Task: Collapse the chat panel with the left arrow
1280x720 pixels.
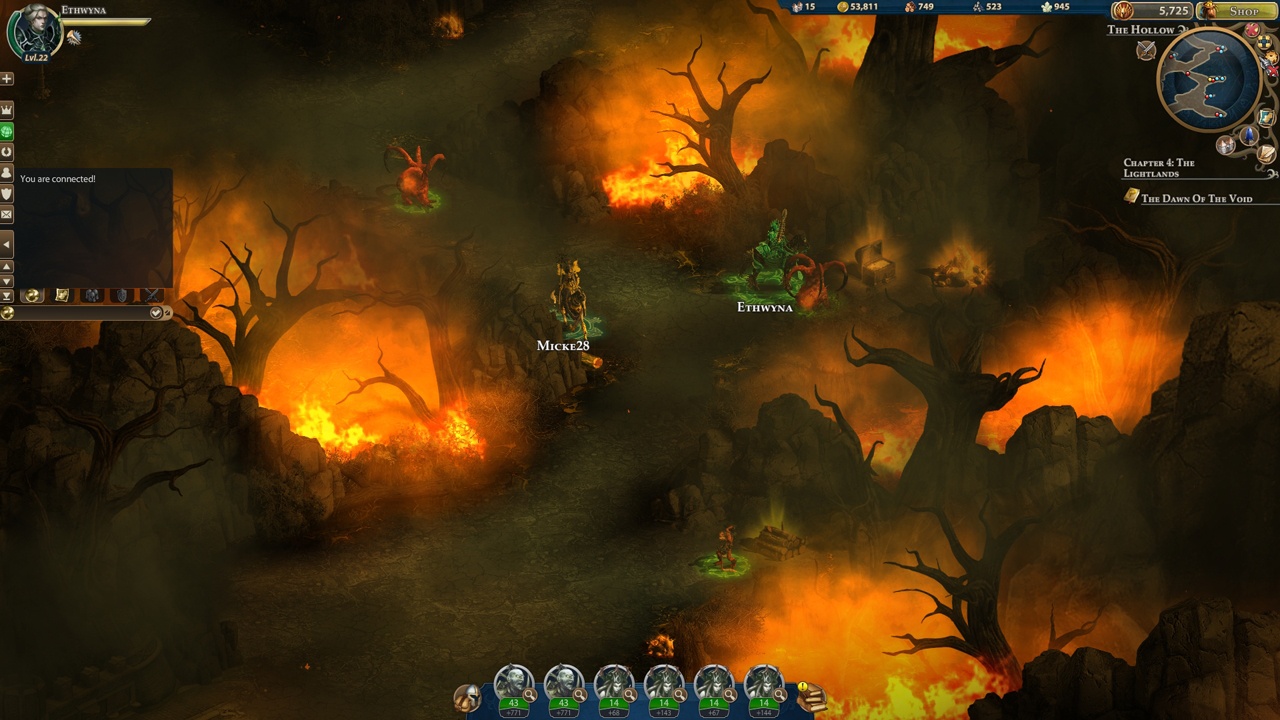Action: pos(7,244)
